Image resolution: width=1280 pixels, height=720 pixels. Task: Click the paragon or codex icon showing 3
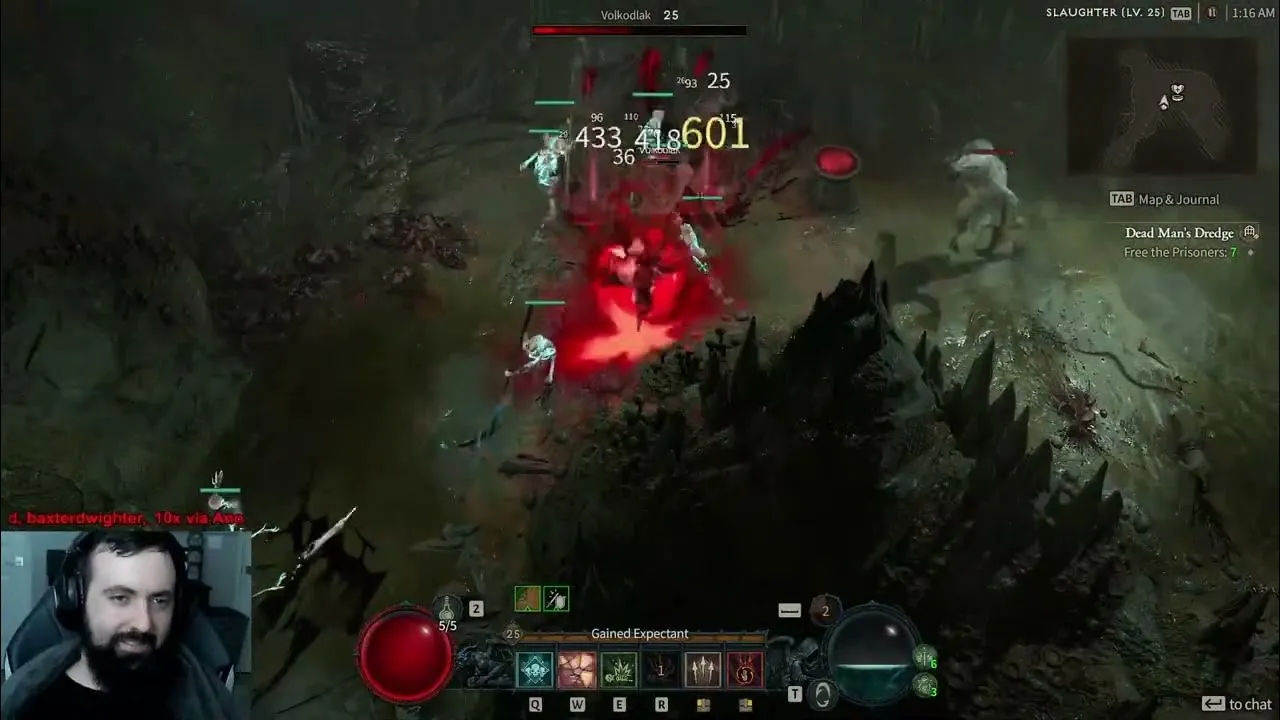pyautogui.click(x=923, y=687)
